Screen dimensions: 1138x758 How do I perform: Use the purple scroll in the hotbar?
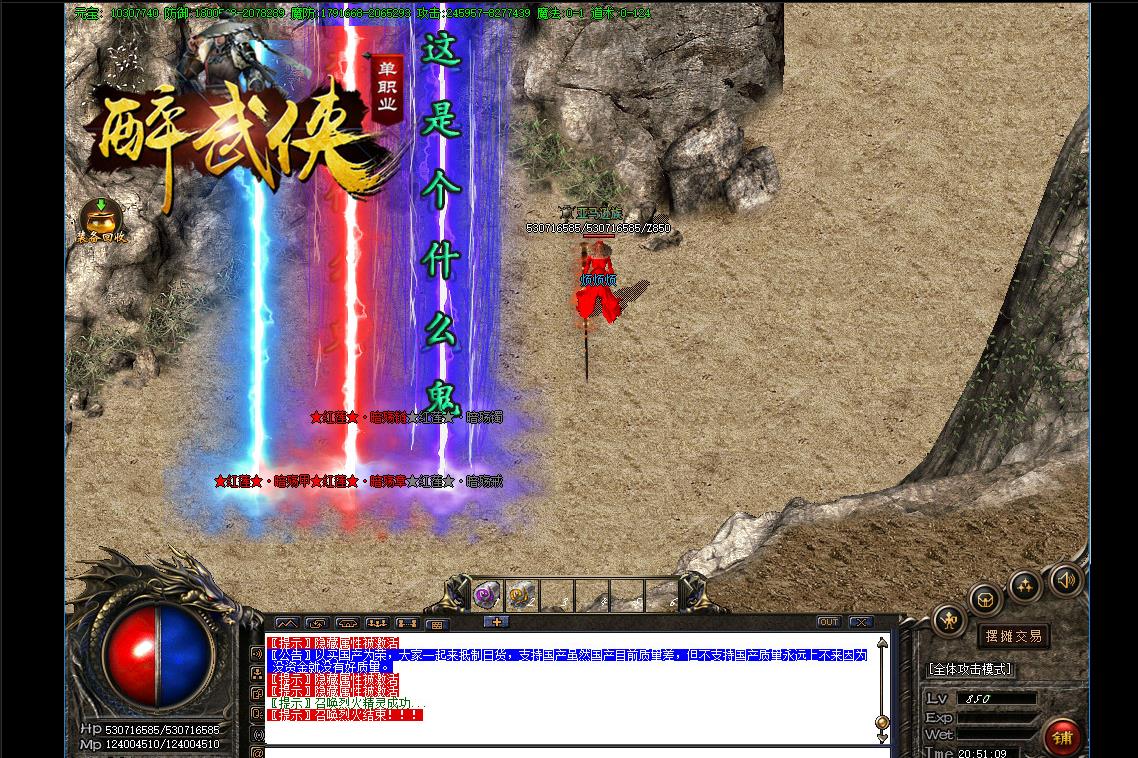pyautogui.click(x=488, y=596)
